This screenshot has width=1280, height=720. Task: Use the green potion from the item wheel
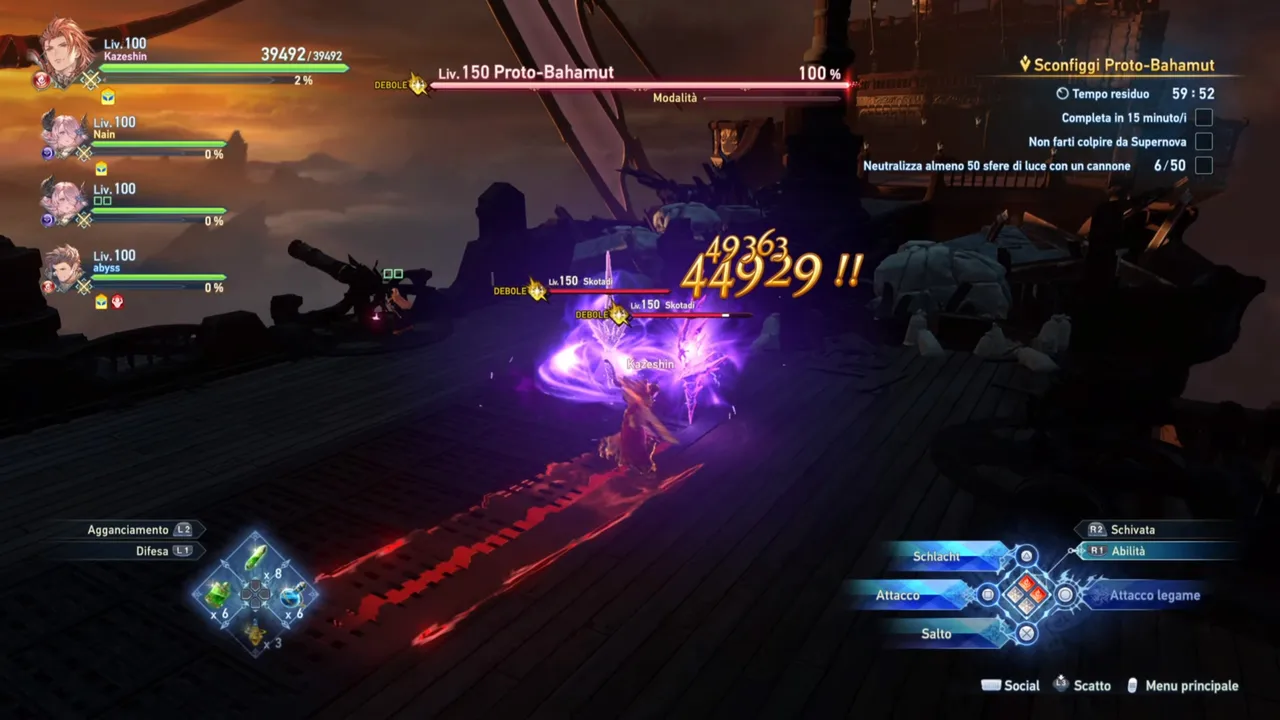coord(218,595)
